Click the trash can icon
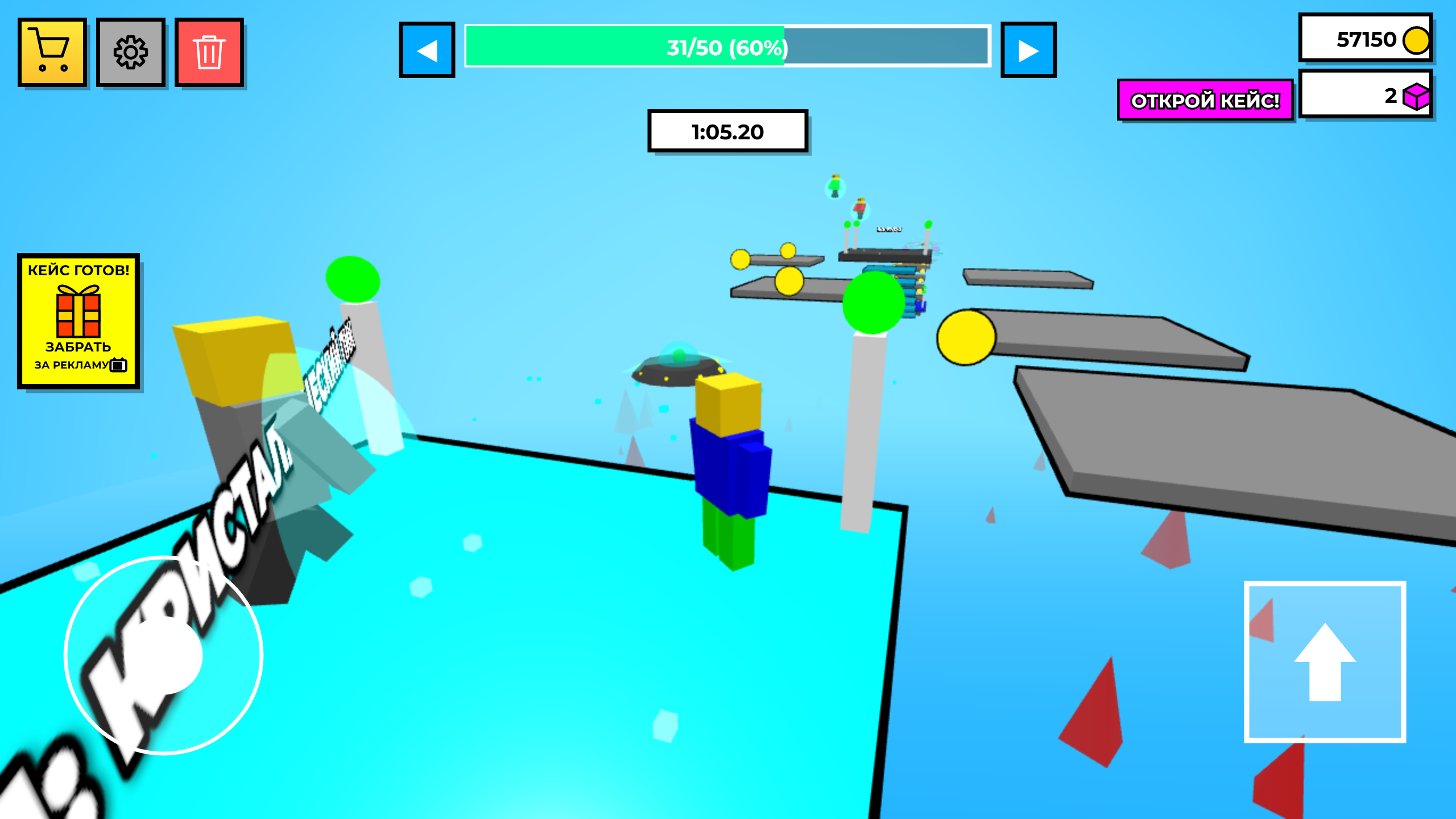This screenshot has width=1456, height=819. [210, 53]
